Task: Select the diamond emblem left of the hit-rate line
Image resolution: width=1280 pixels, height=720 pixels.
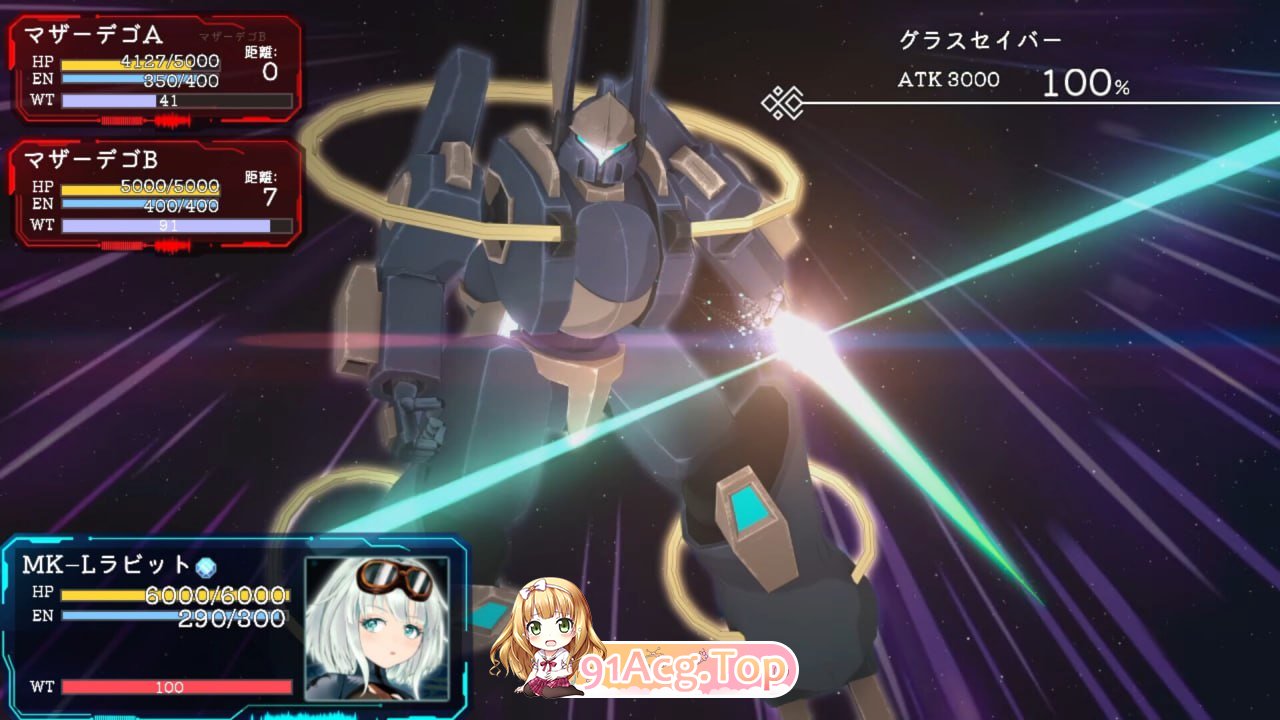Action: pos(786,99)
